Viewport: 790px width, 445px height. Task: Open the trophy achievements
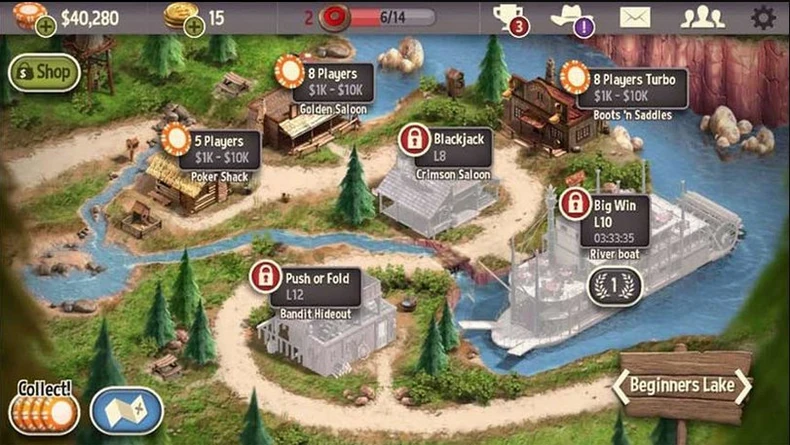pos(509,17)
